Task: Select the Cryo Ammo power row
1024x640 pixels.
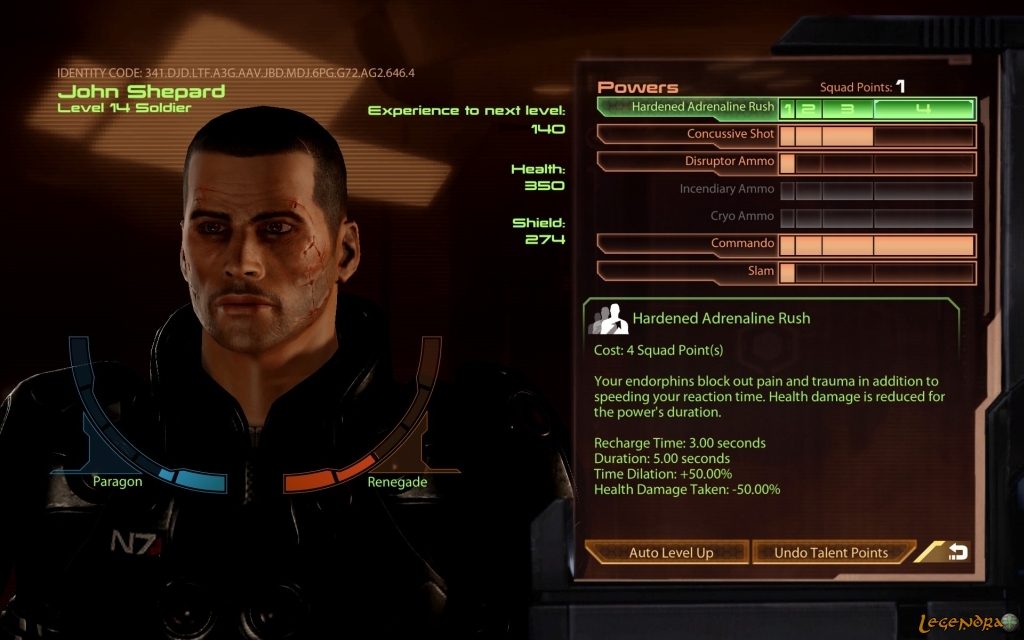Action: point(741,216)
